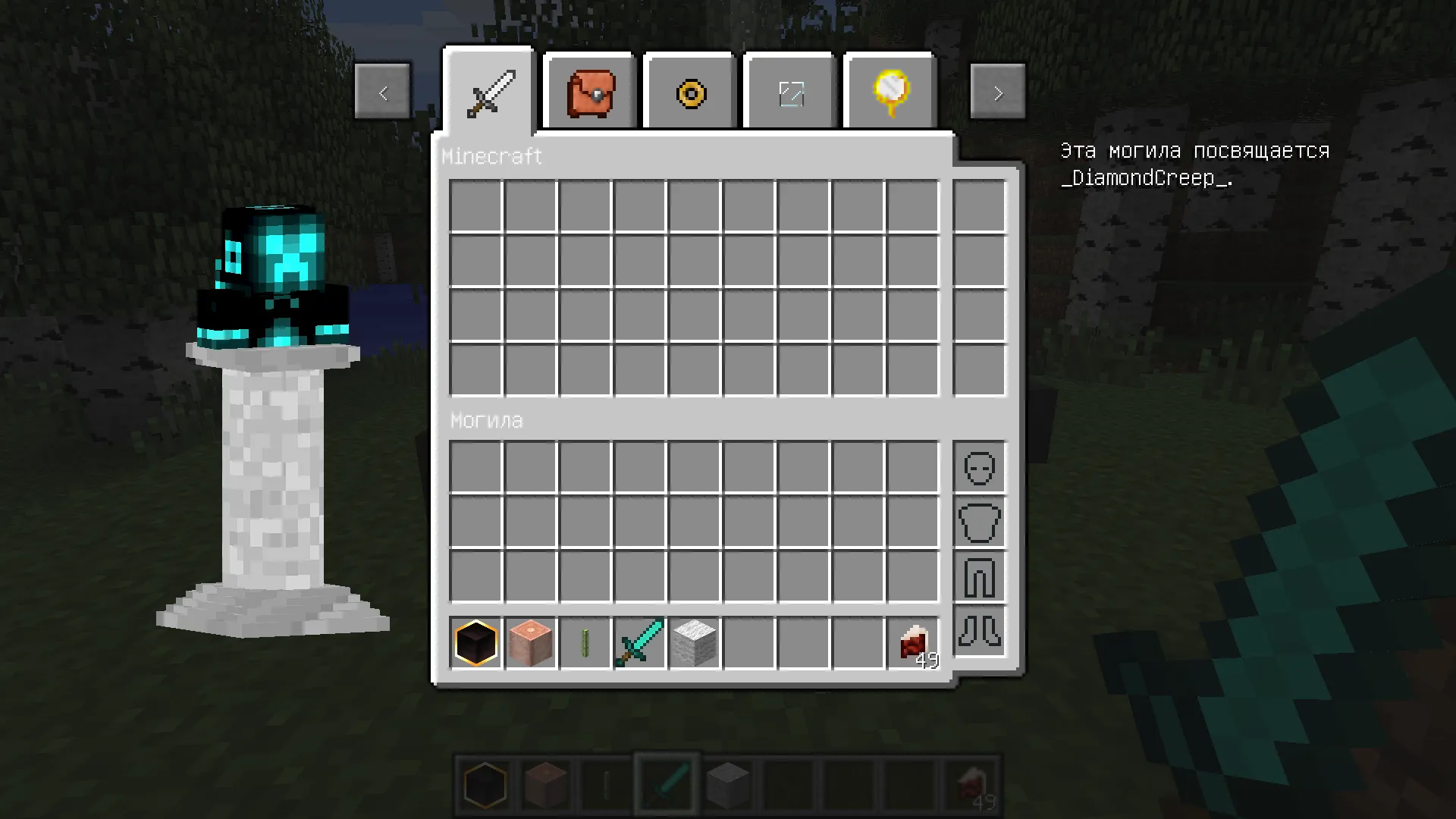Screen dimensions: 1456x819
Task: Pick up the diamond sword from the hotbar
Action: click(640, 643)
